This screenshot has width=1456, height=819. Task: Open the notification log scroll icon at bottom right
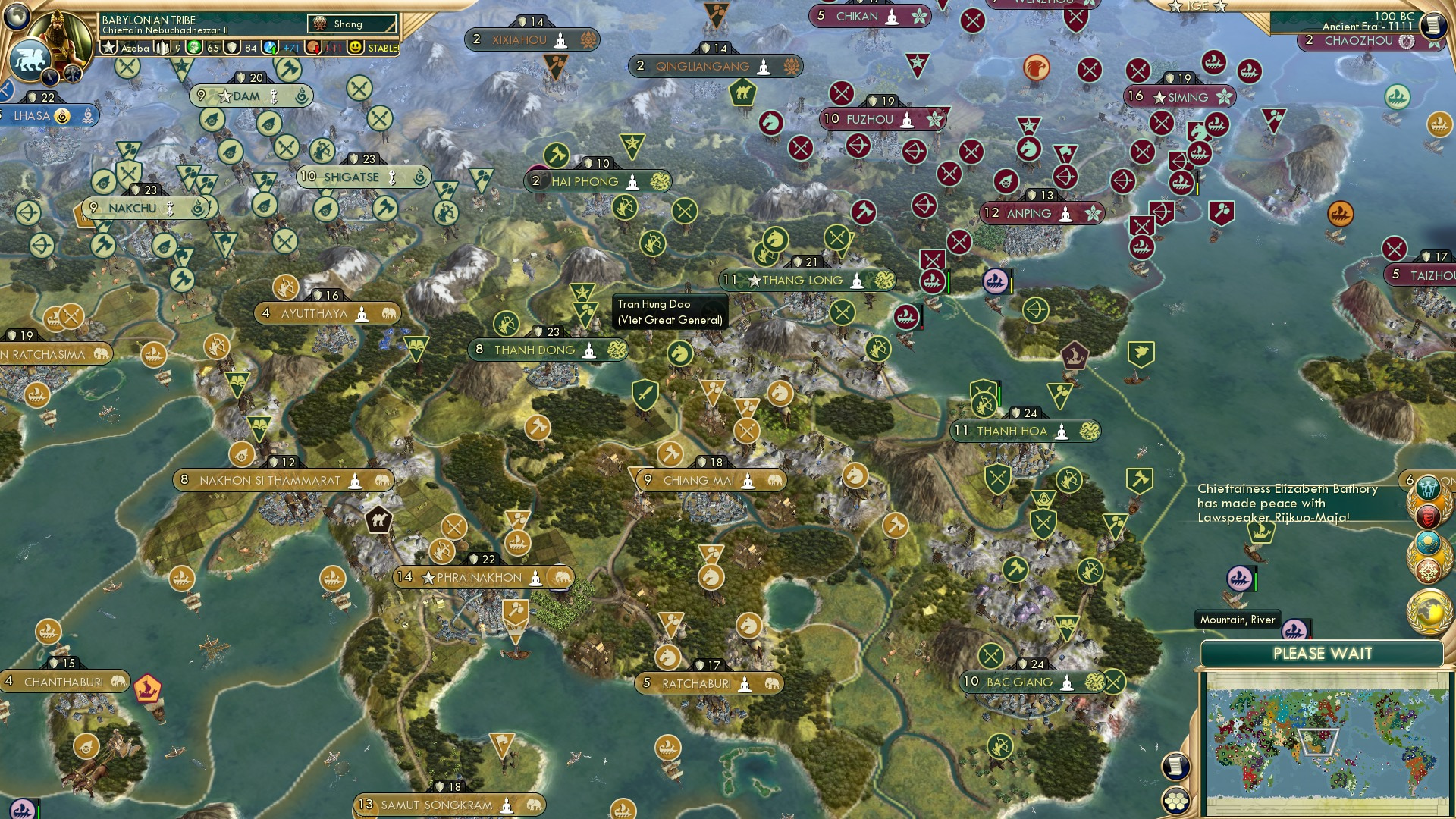[x=1175, y=764]
